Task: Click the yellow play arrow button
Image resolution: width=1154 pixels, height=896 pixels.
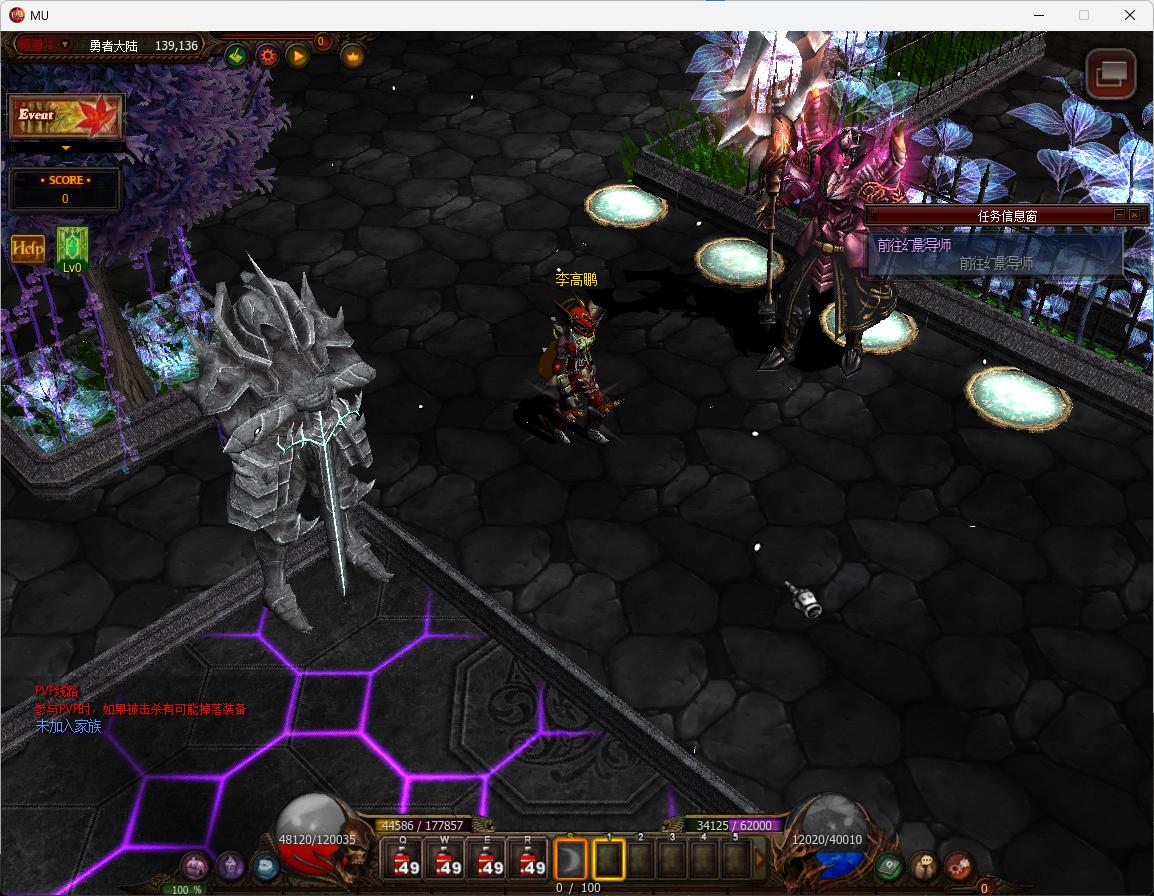Action: tap(298, 56)
